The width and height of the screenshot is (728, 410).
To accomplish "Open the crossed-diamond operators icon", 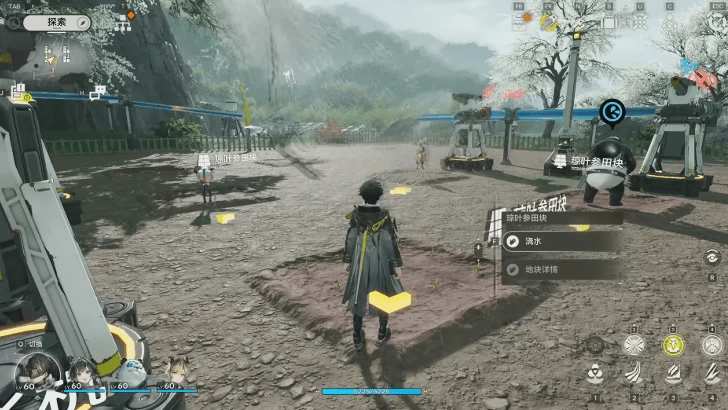I will coord(640,20).
